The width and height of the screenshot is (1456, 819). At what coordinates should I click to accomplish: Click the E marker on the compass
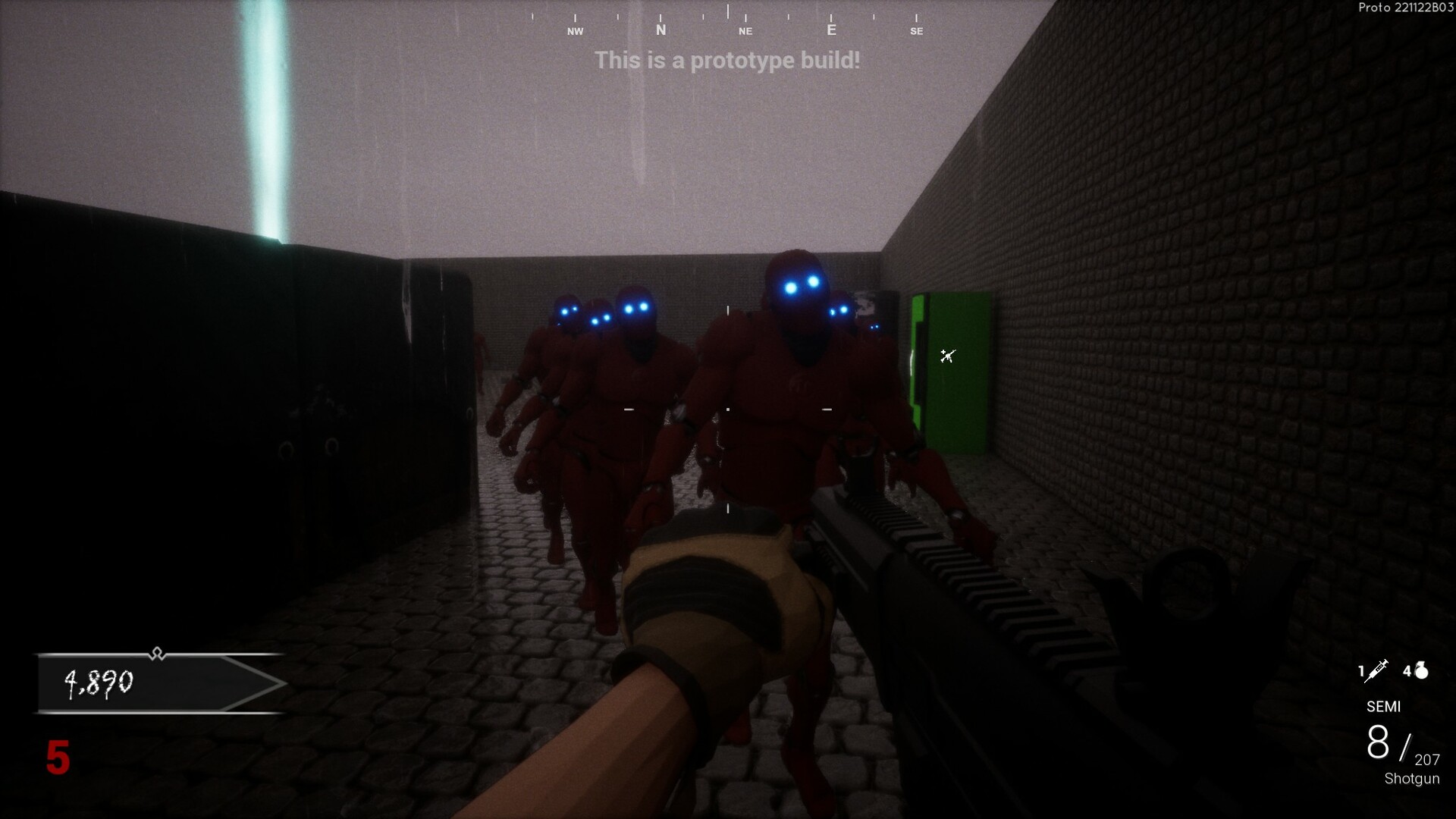point(831,28)
